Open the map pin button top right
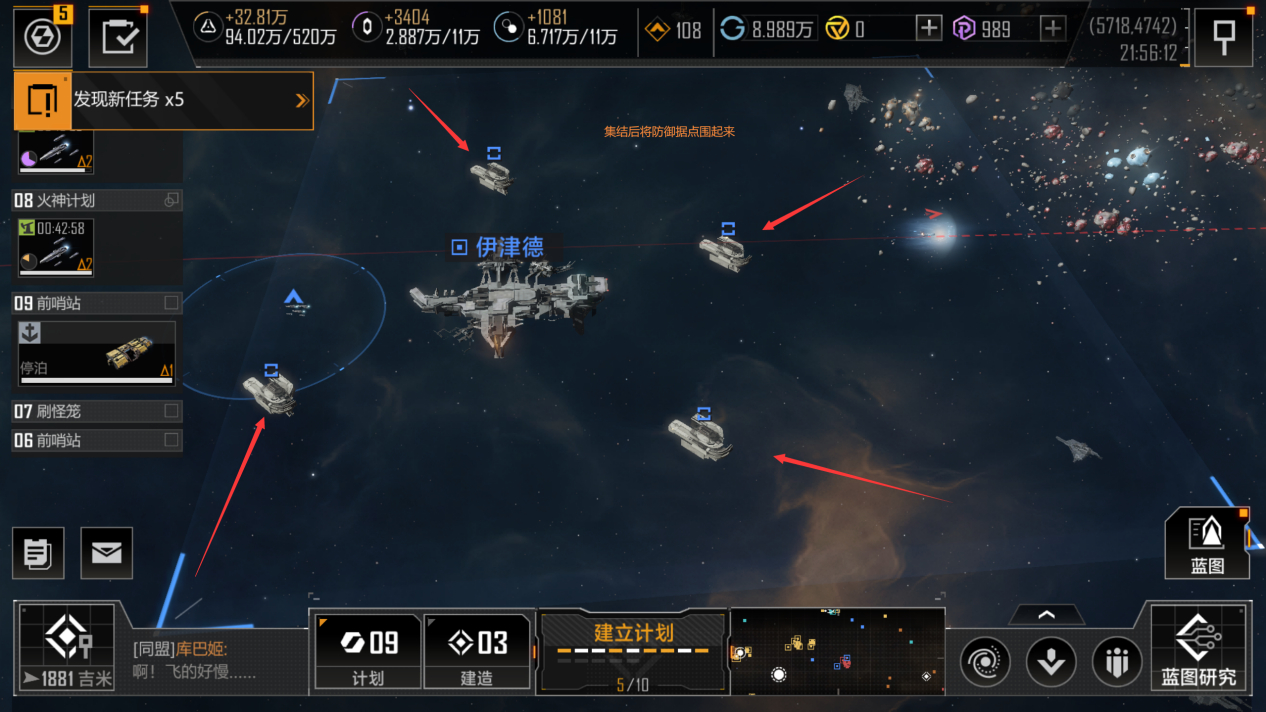 (x=1223, y=37)
